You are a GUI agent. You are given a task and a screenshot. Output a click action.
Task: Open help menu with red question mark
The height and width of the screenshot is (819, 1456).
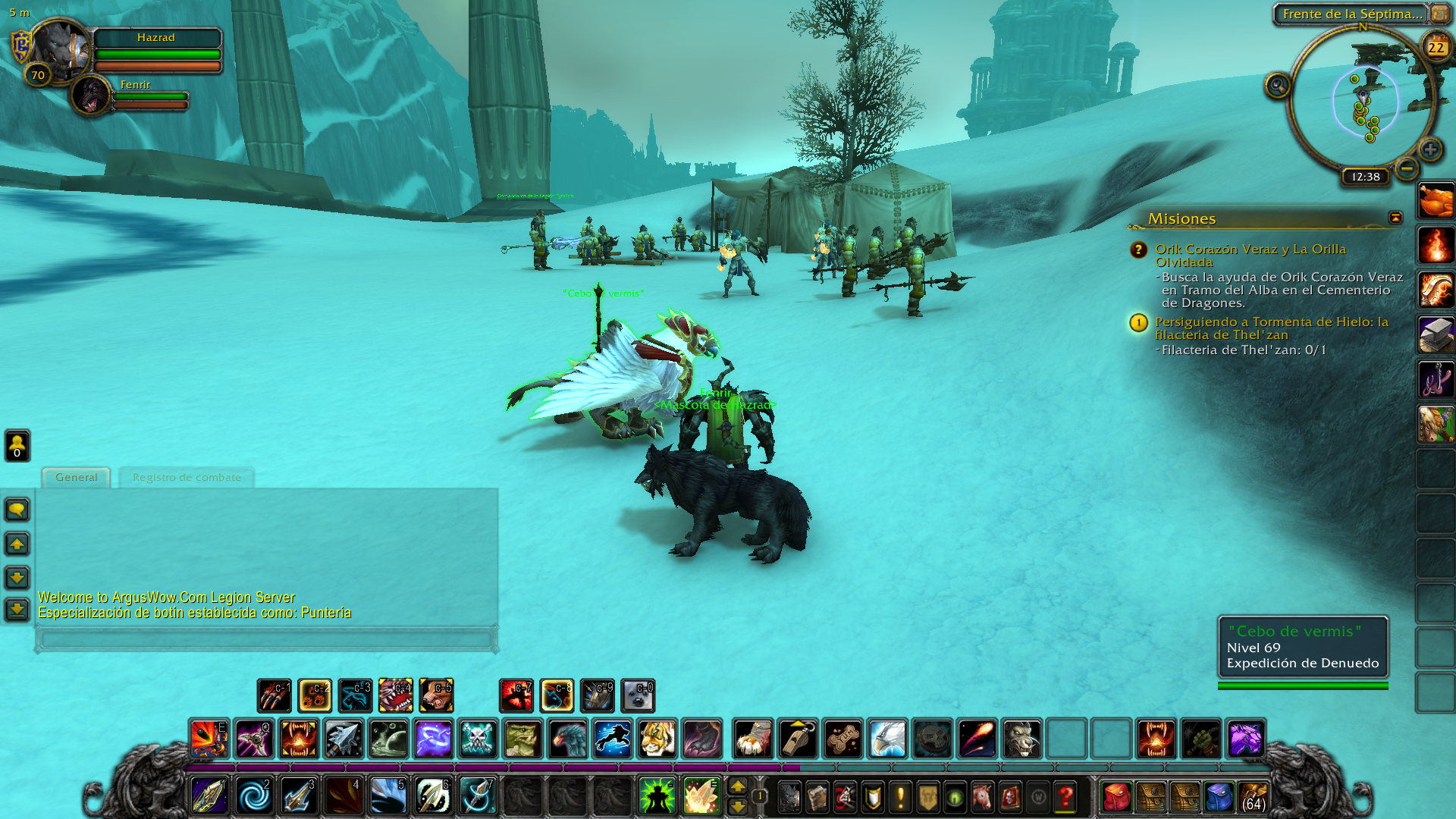tap(1065, 797)
